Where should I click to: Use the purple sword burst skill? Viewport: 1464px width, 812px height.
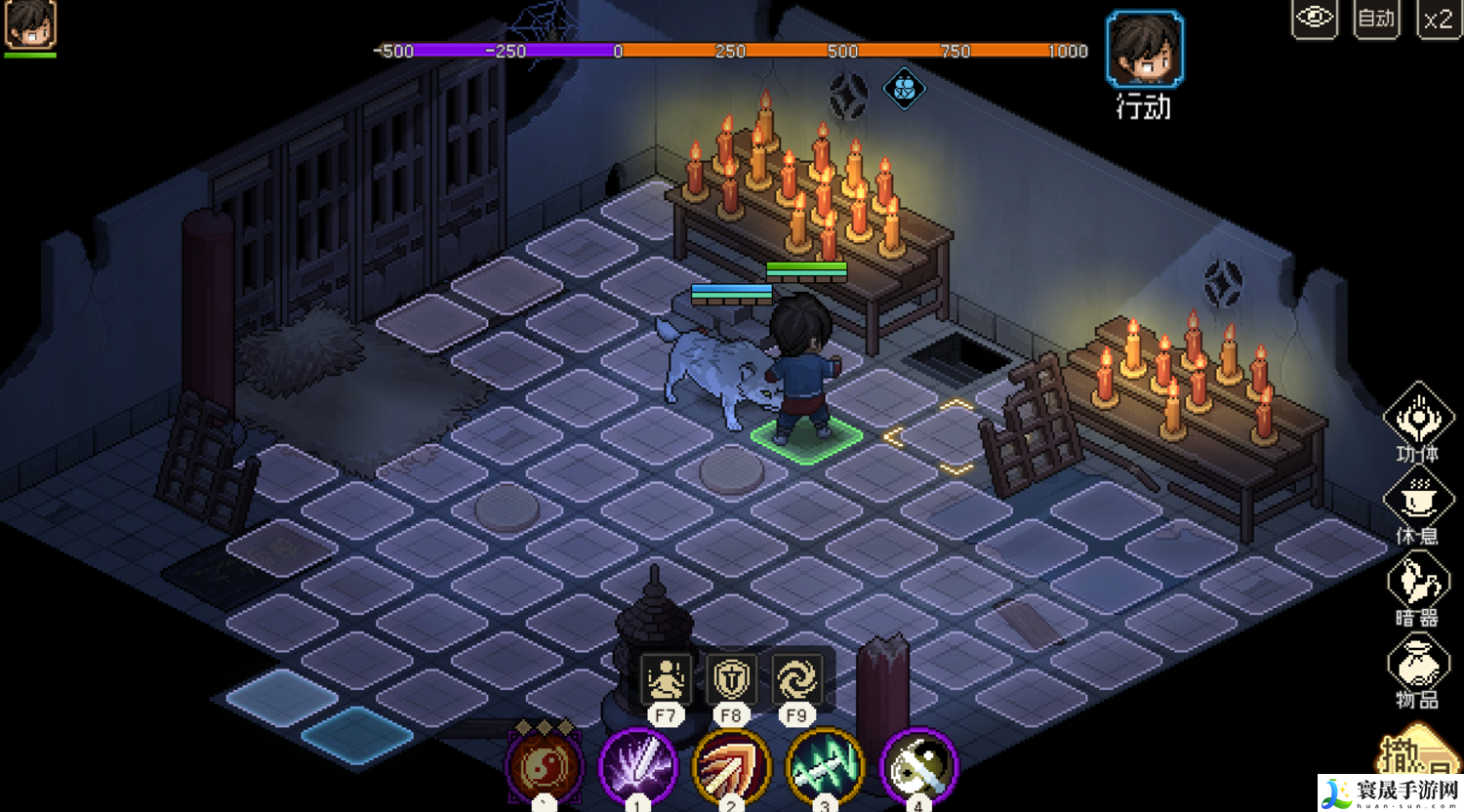point(637,767)
